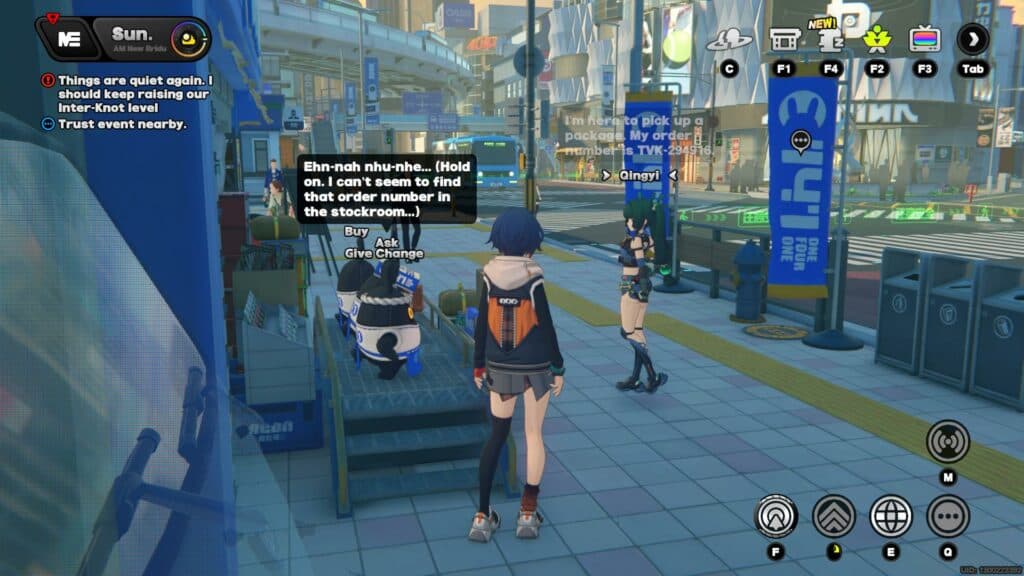
Task: Open the icon marked NEW
Action: 830,40
